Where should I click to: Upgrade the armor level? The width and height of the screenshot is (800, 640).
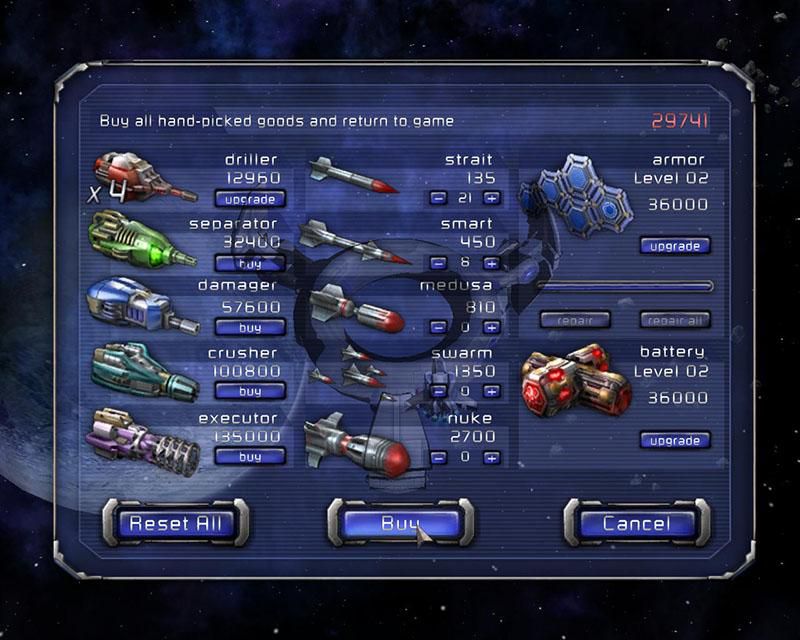pos(675,246)
